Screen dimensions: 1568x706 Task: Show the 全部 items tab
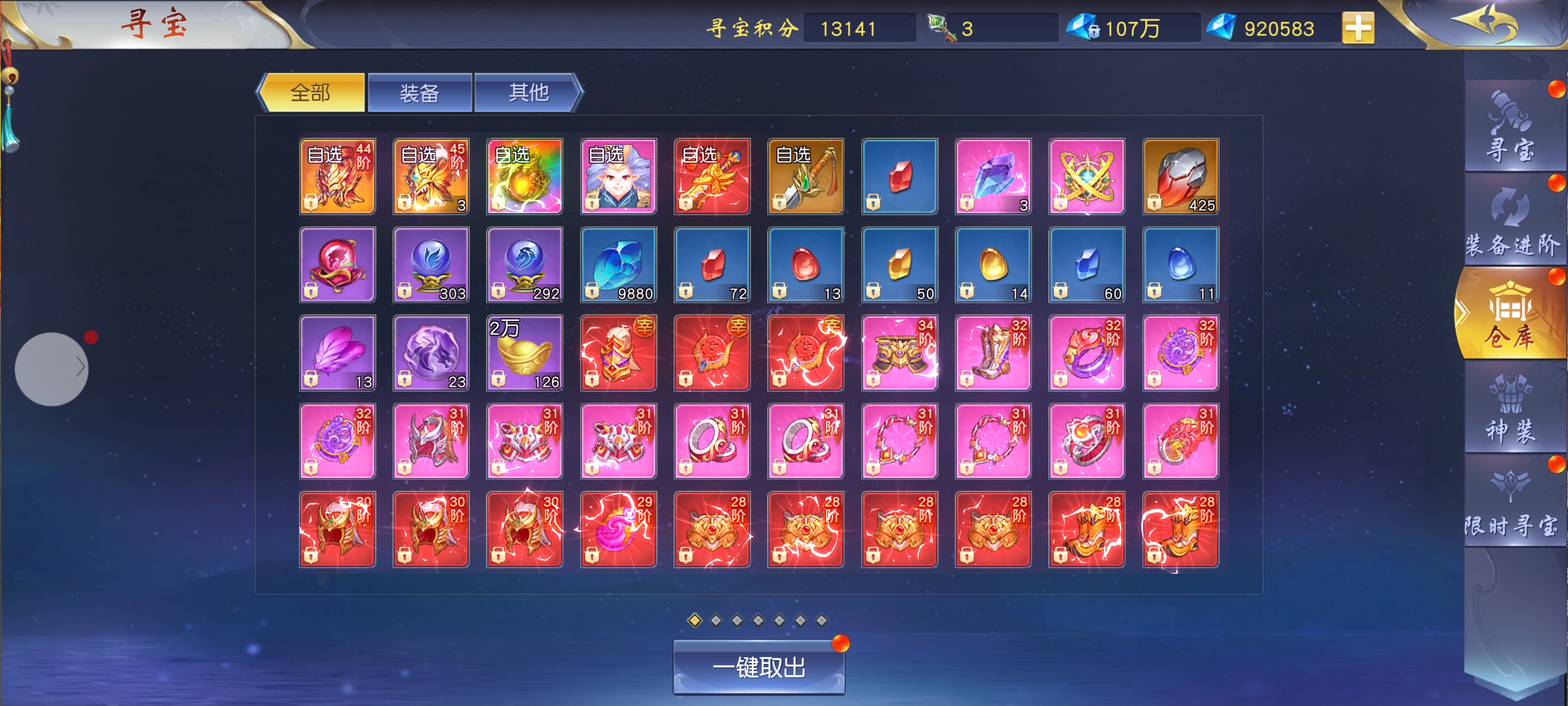pyautogui.click(x=312, y=93)
